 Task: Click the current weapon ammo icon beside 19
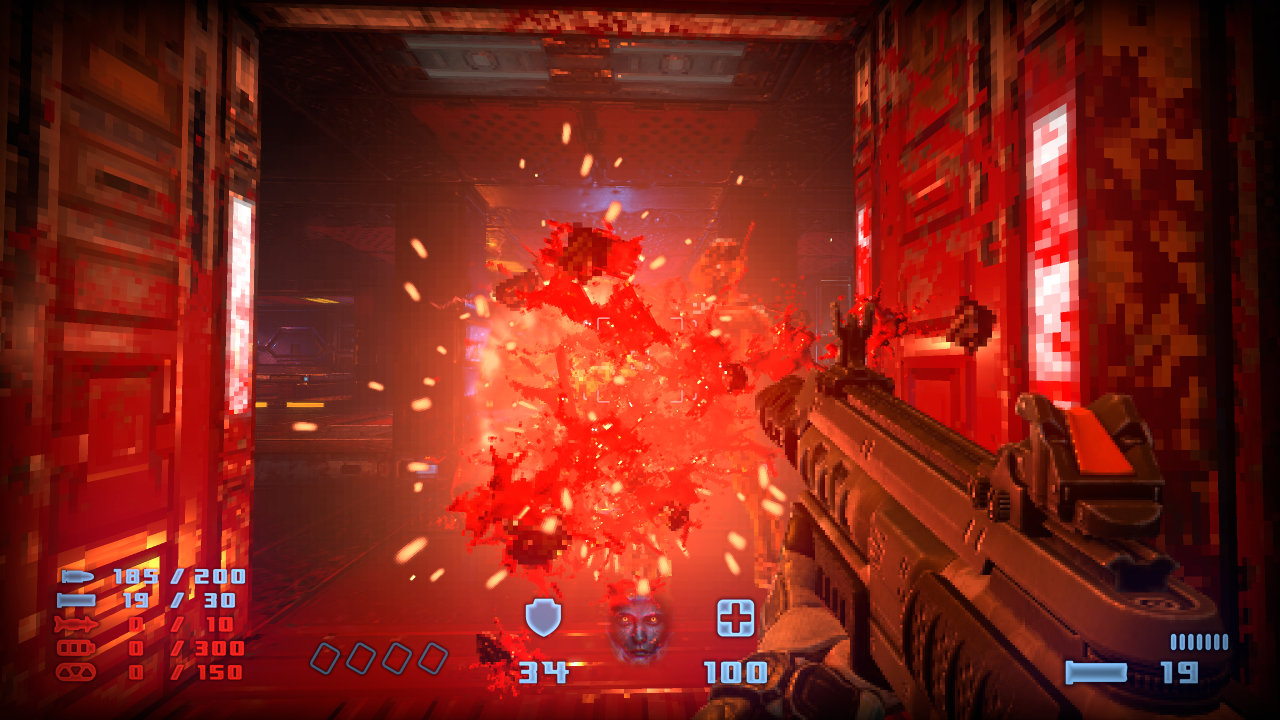(x=1095, y=672)
